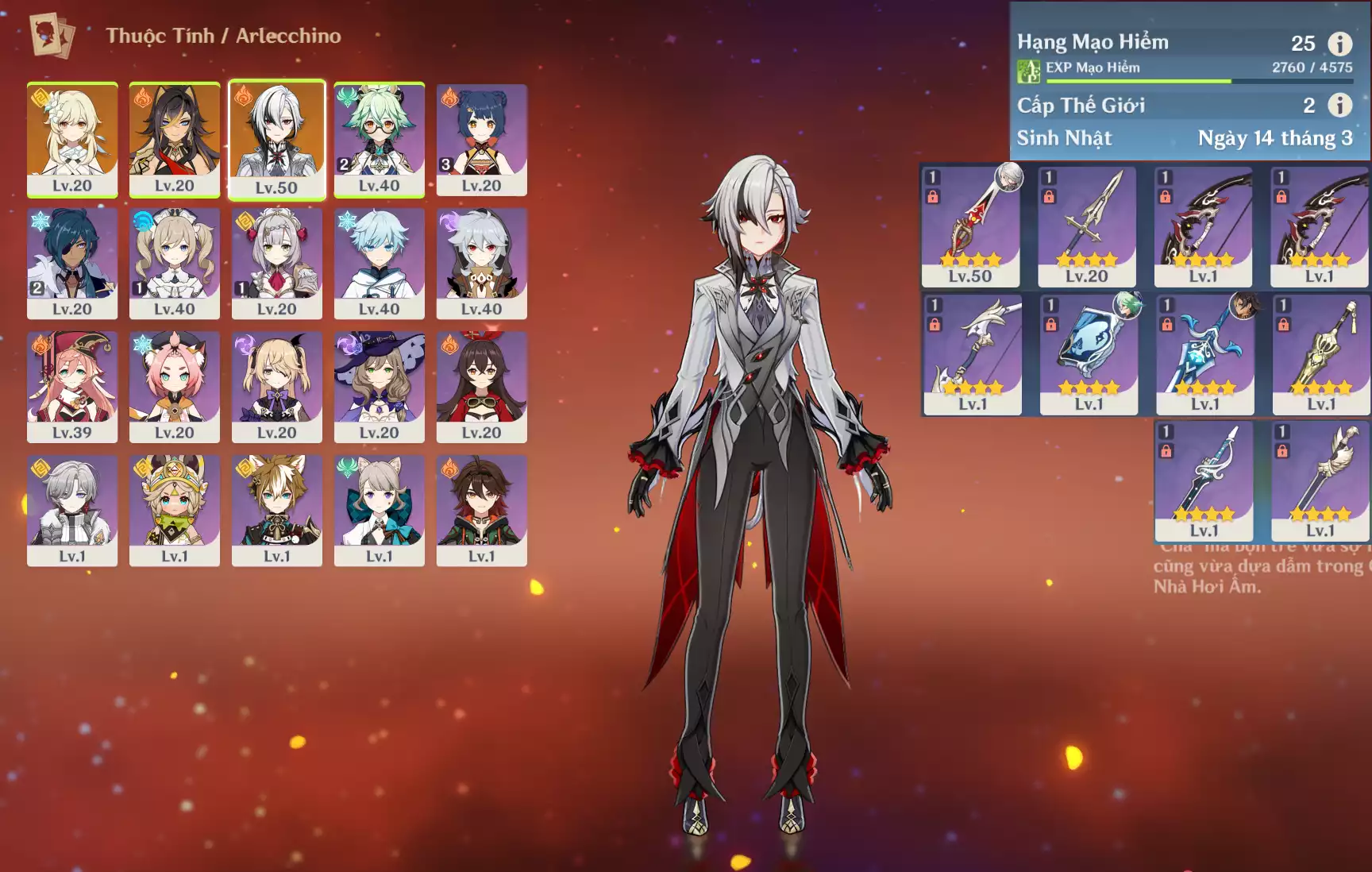Image resolution: width=1372 pixels, height=872 pixels.
Task: Select Amber's character portrait
Action: tap(481, 386)
